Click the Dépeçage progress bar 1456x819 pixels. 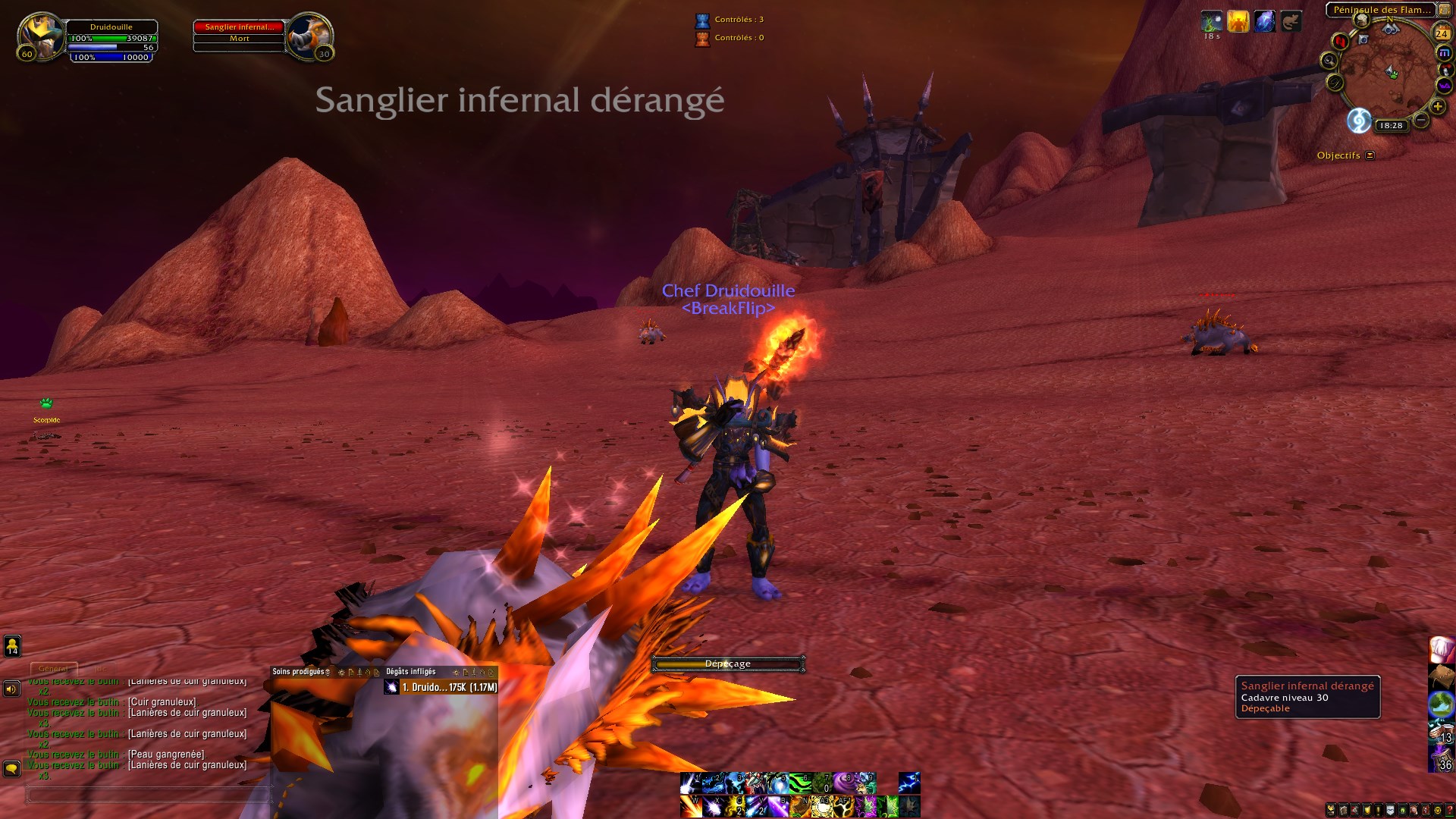pos(728,663)
